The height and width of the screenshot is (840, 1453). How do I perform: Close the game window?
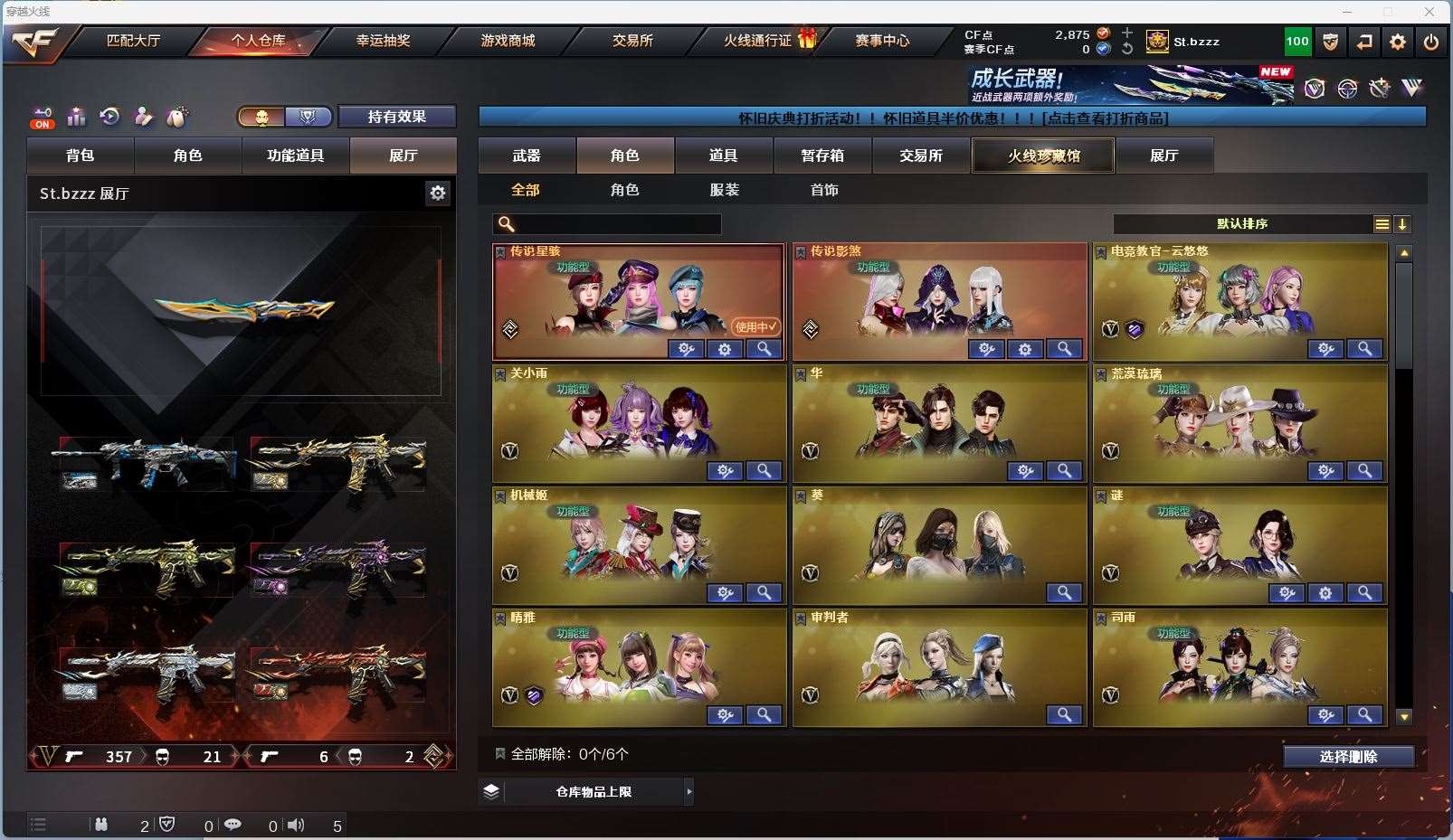1429,12
